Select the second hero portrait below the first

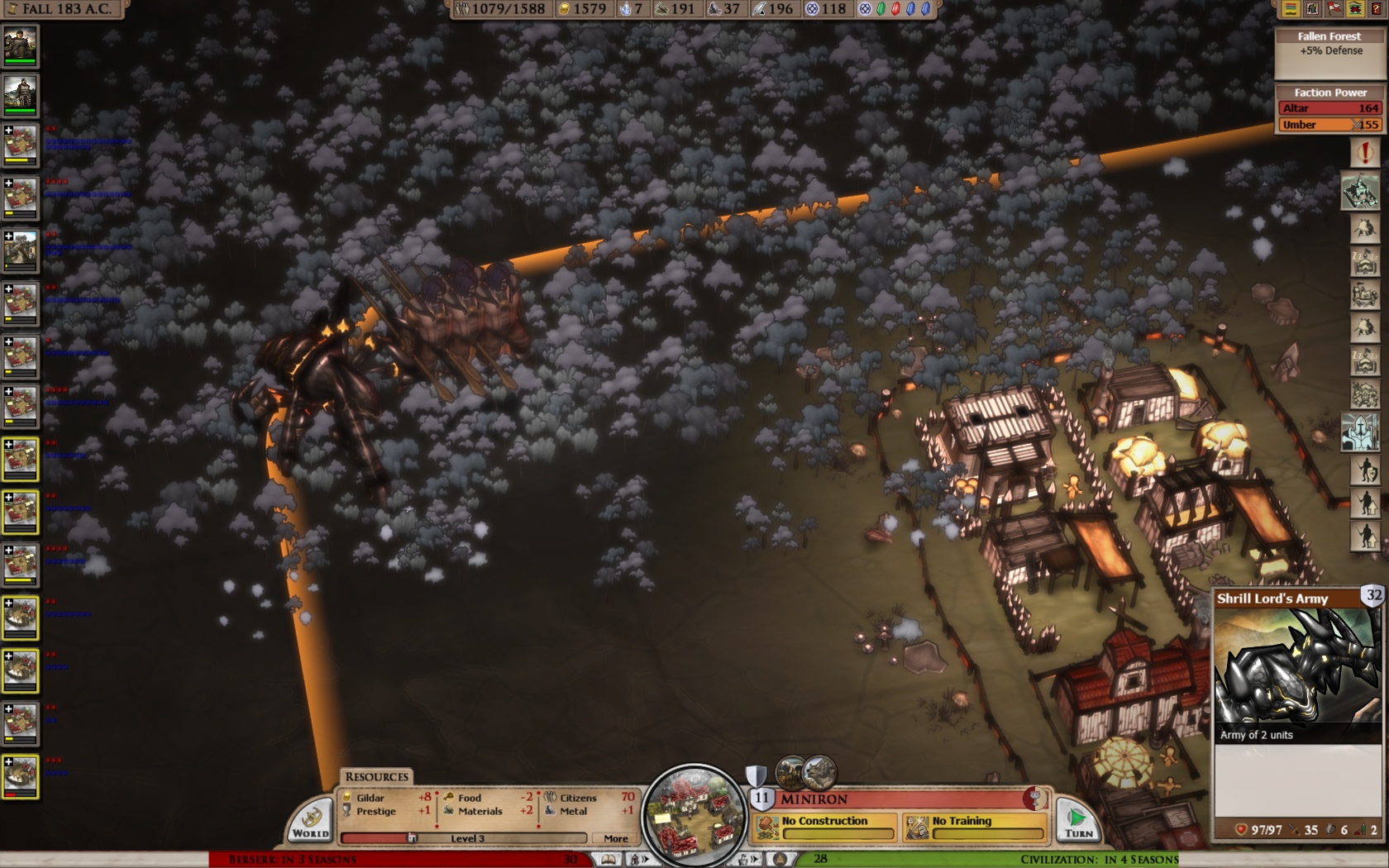[x=20, y=95]
